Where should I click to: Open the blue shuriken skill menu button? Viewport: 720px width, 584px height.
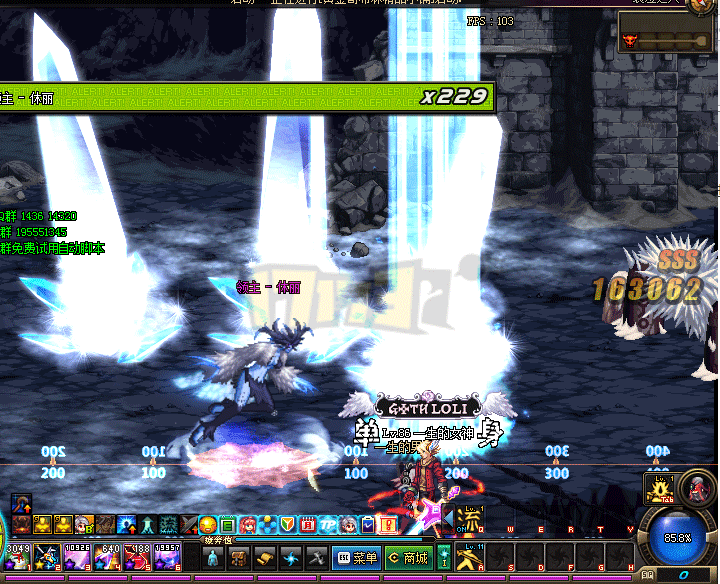(291, 558)
